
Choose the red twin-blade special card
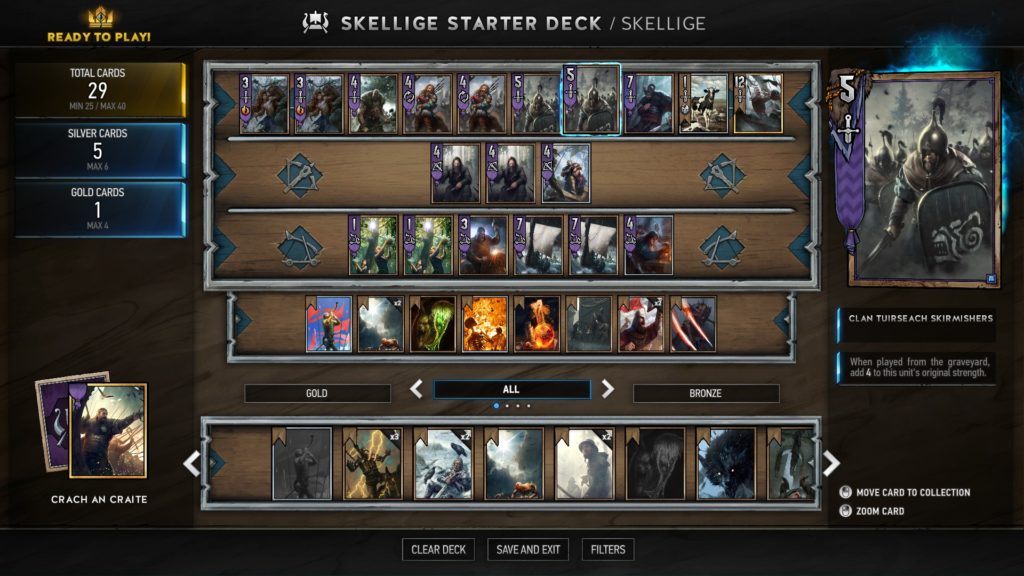(x=693, y=324)
